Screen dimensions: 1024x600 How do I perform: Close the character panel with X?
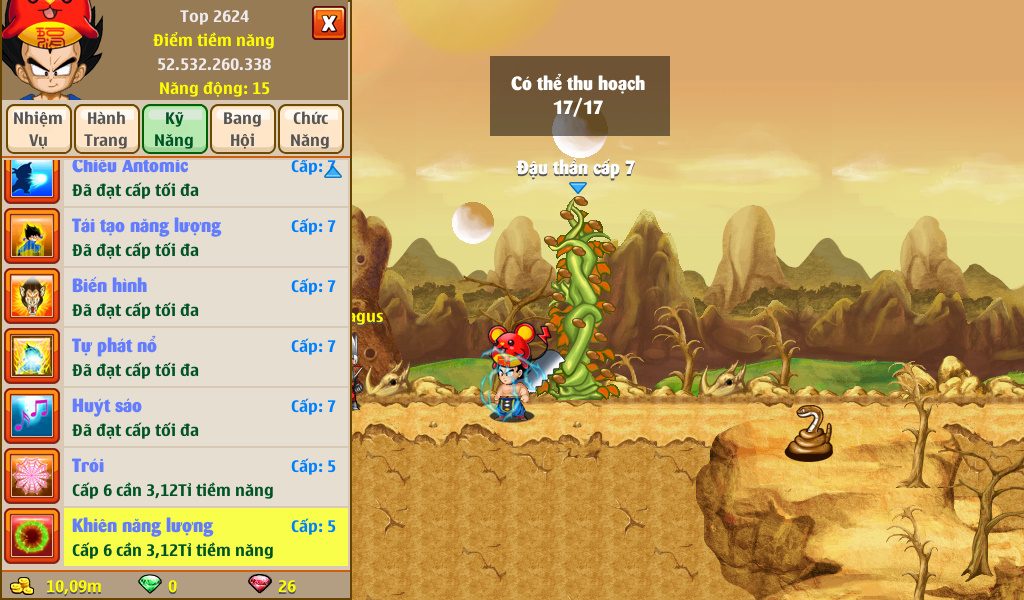point(328,23)
